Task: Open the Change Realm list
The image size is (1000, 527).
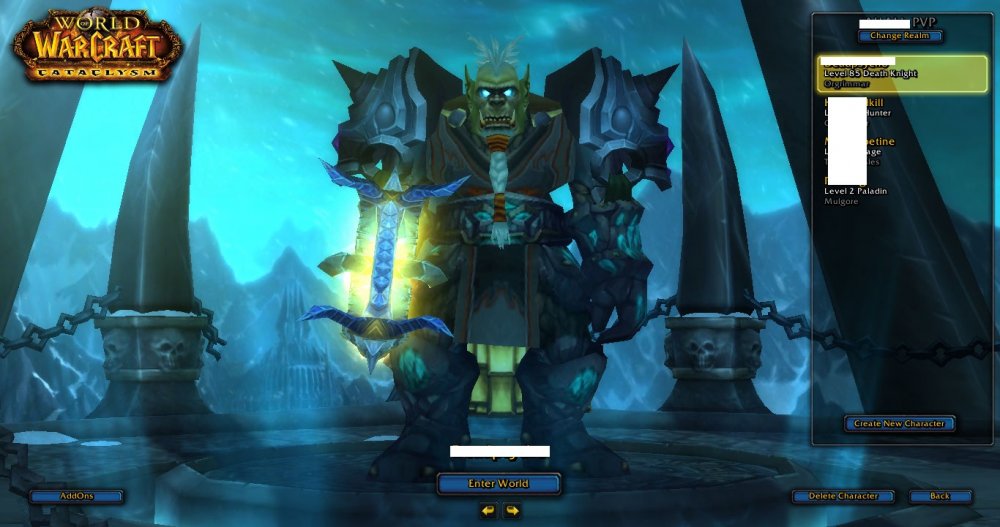Action: coord(899,36)
